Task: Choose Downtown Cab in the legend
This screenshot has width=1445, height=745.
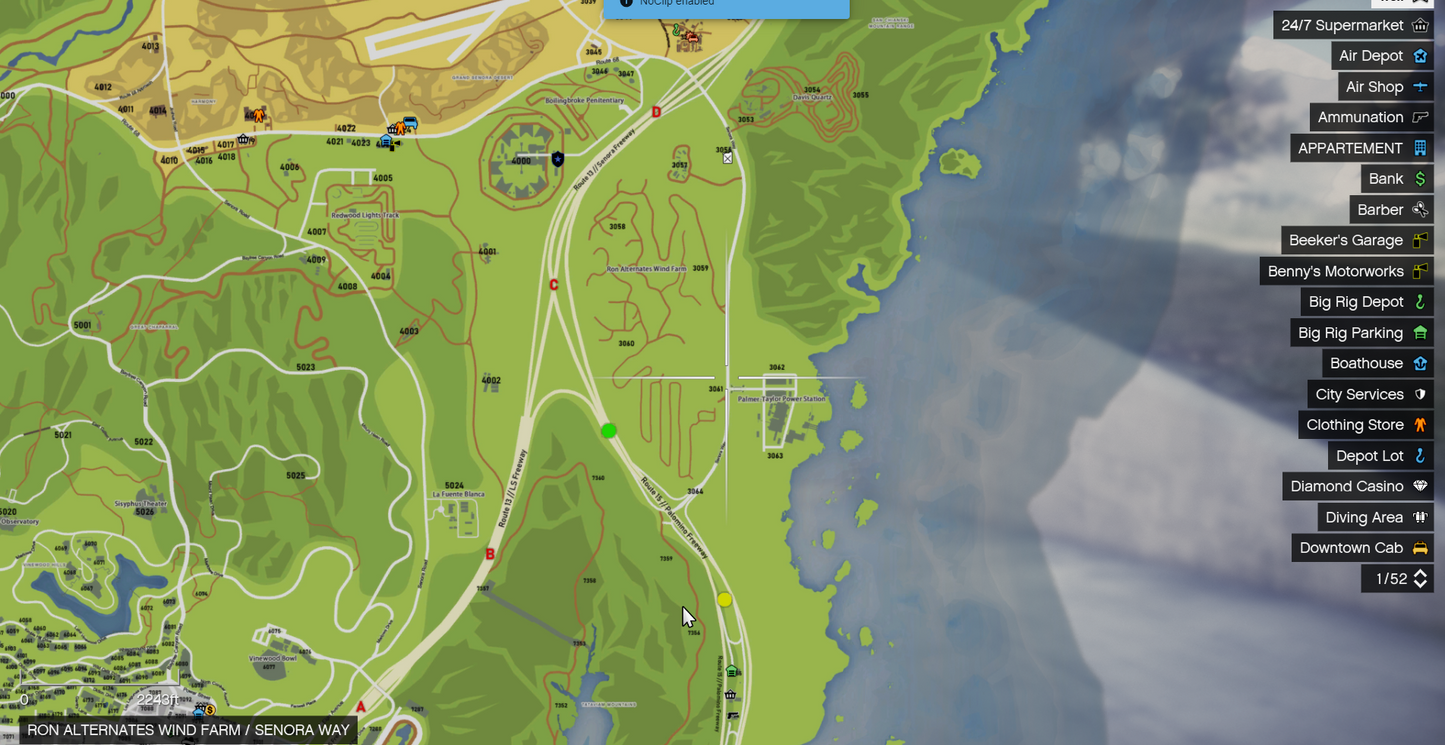Action: 1362,548
